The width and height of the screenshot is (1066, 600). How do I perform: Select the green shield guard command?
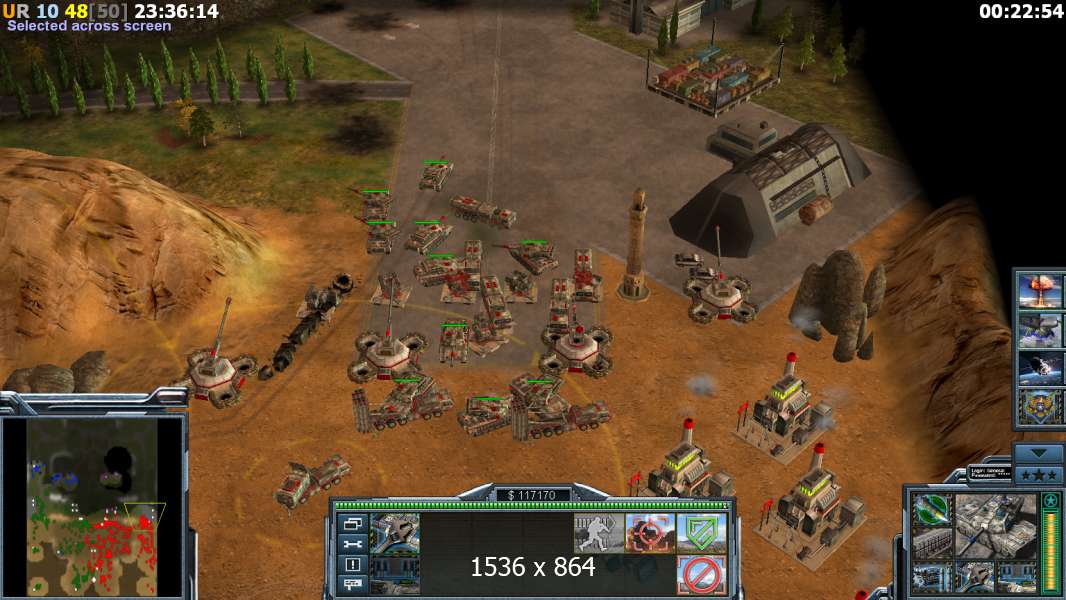[x=702, y=533]
